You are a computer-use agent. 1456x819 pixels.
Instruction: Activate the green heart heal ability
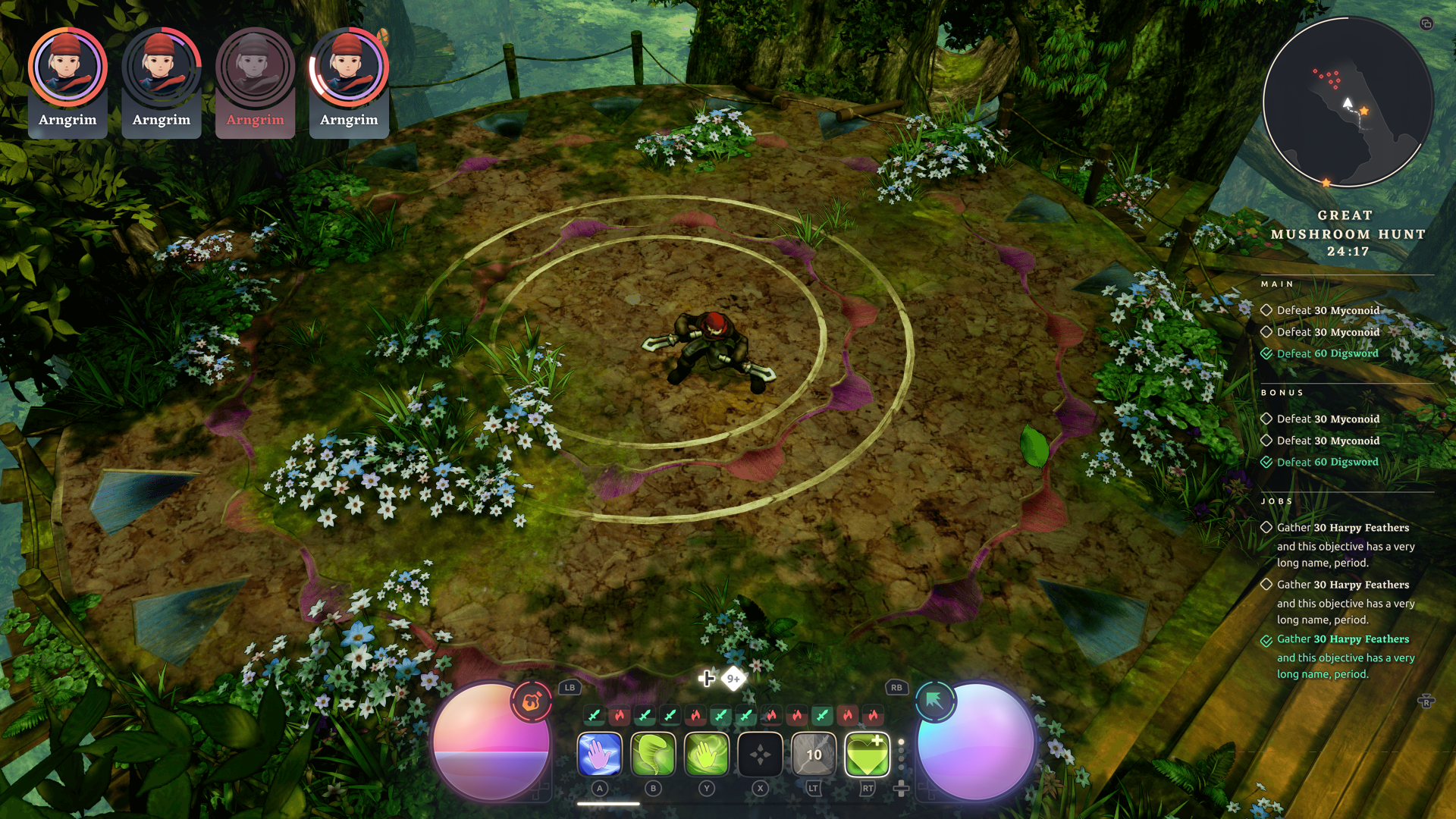pos(867,755)
